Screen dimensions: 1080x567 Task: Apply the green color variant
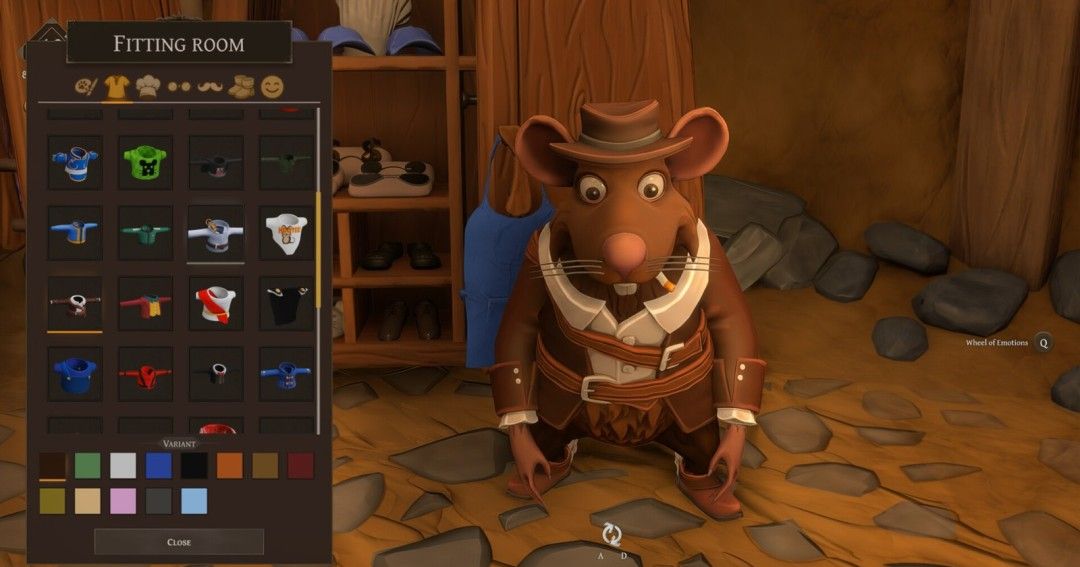pos(88,465)
